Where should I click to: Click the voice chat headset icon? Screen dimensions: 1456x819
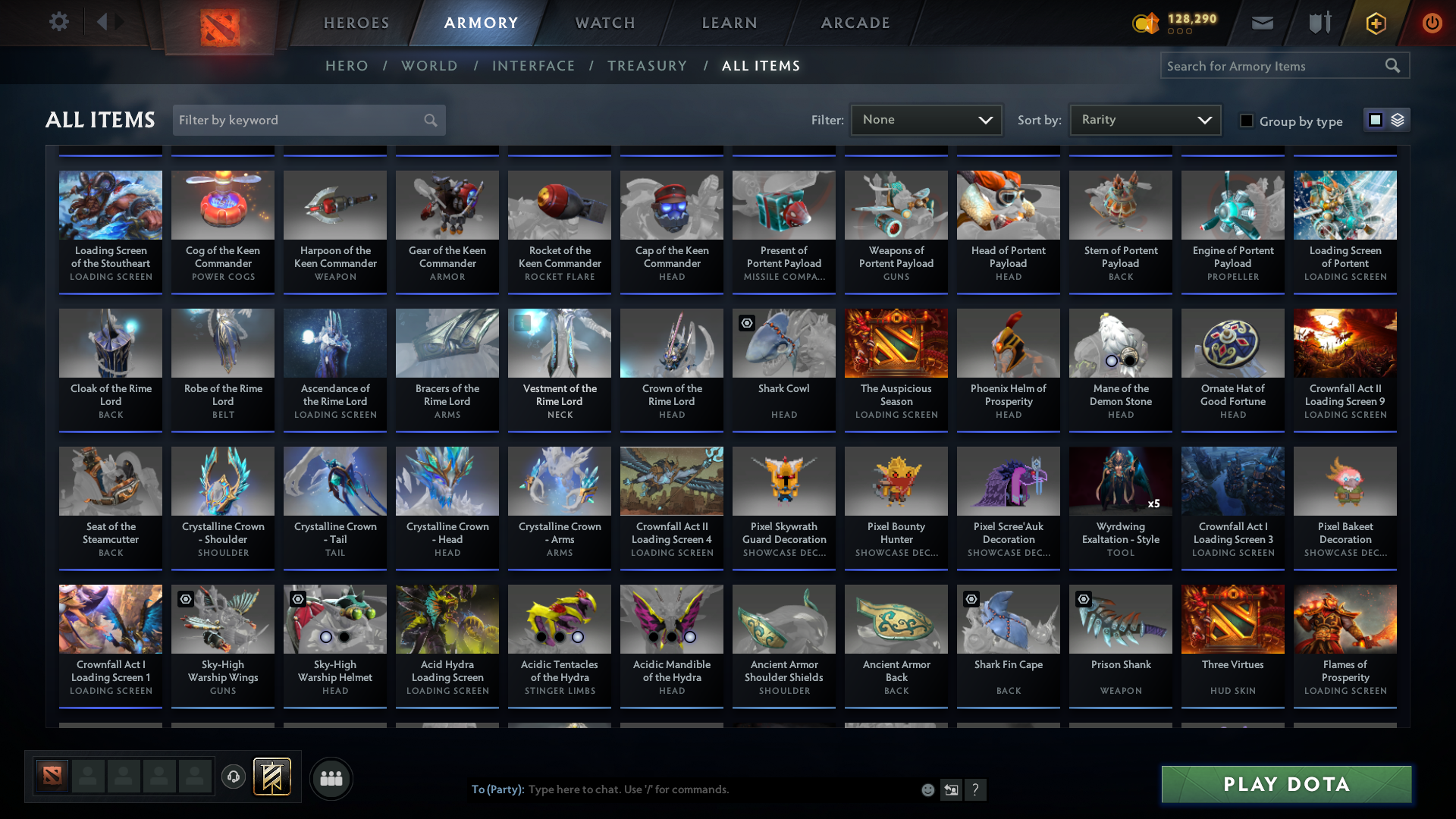pos(233,778)
